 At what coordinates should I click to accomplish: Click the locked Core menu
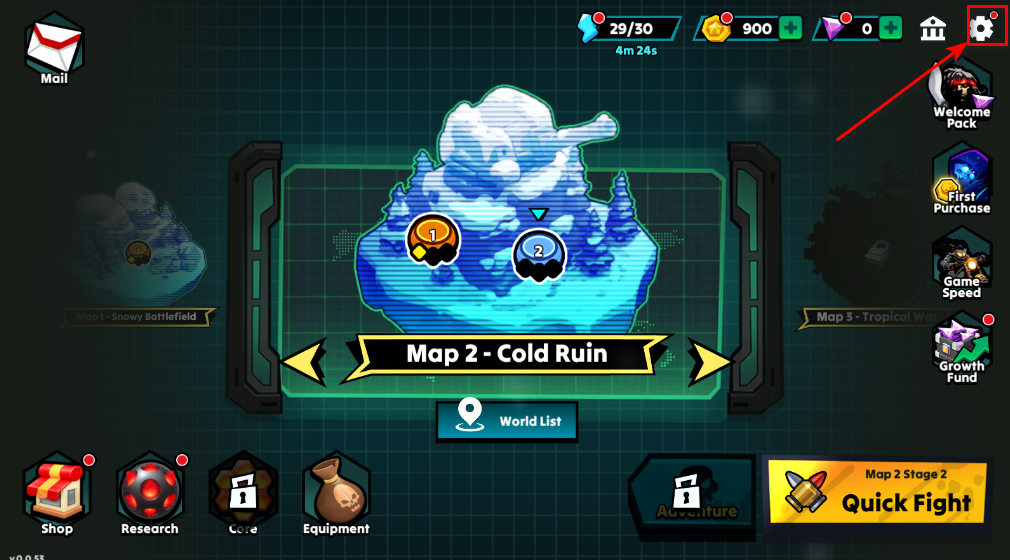pos(242,492)
